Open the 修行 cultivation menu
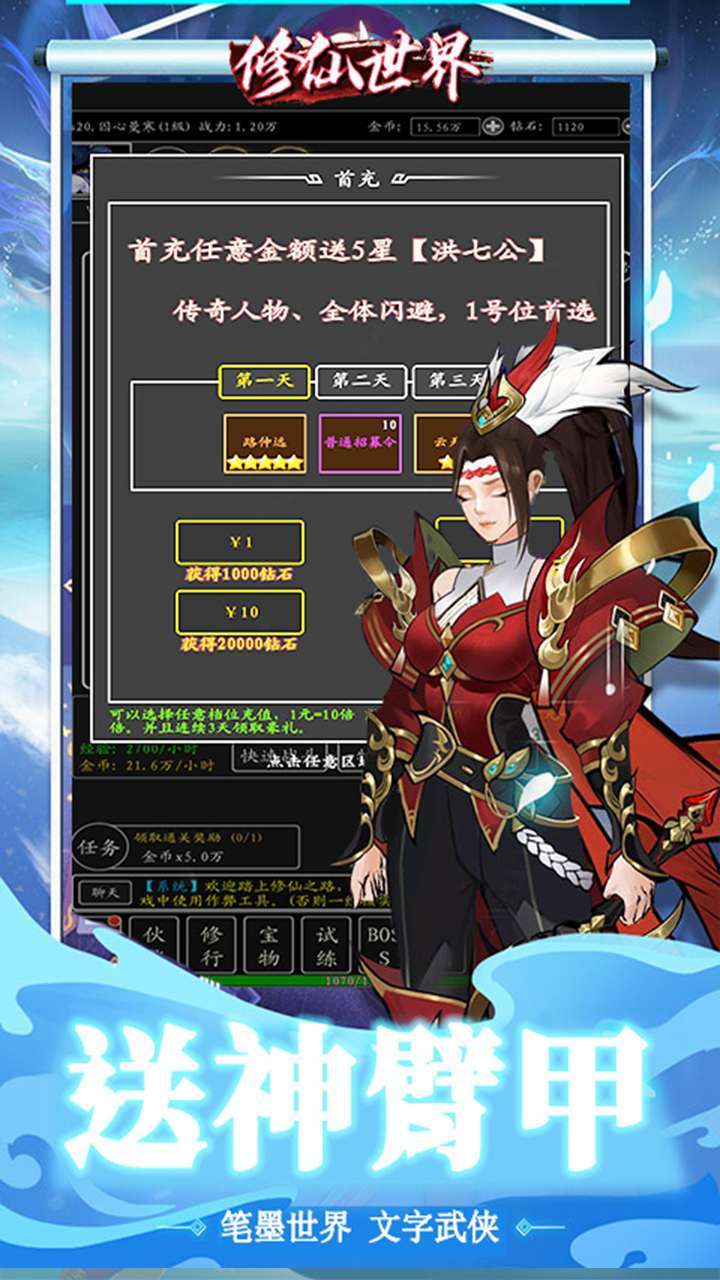This screenshot has width=720, height=1280. tap(212, 945)
